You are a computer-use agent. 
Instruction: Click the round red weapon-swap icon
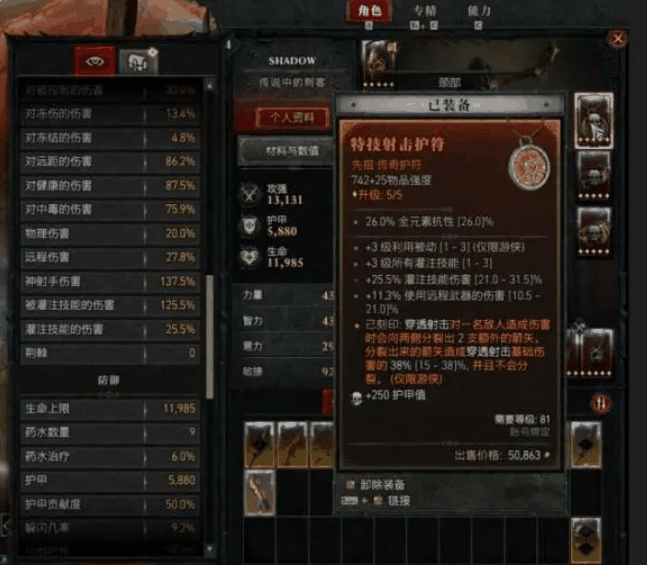pyautogui.click(x=603, y=402)
